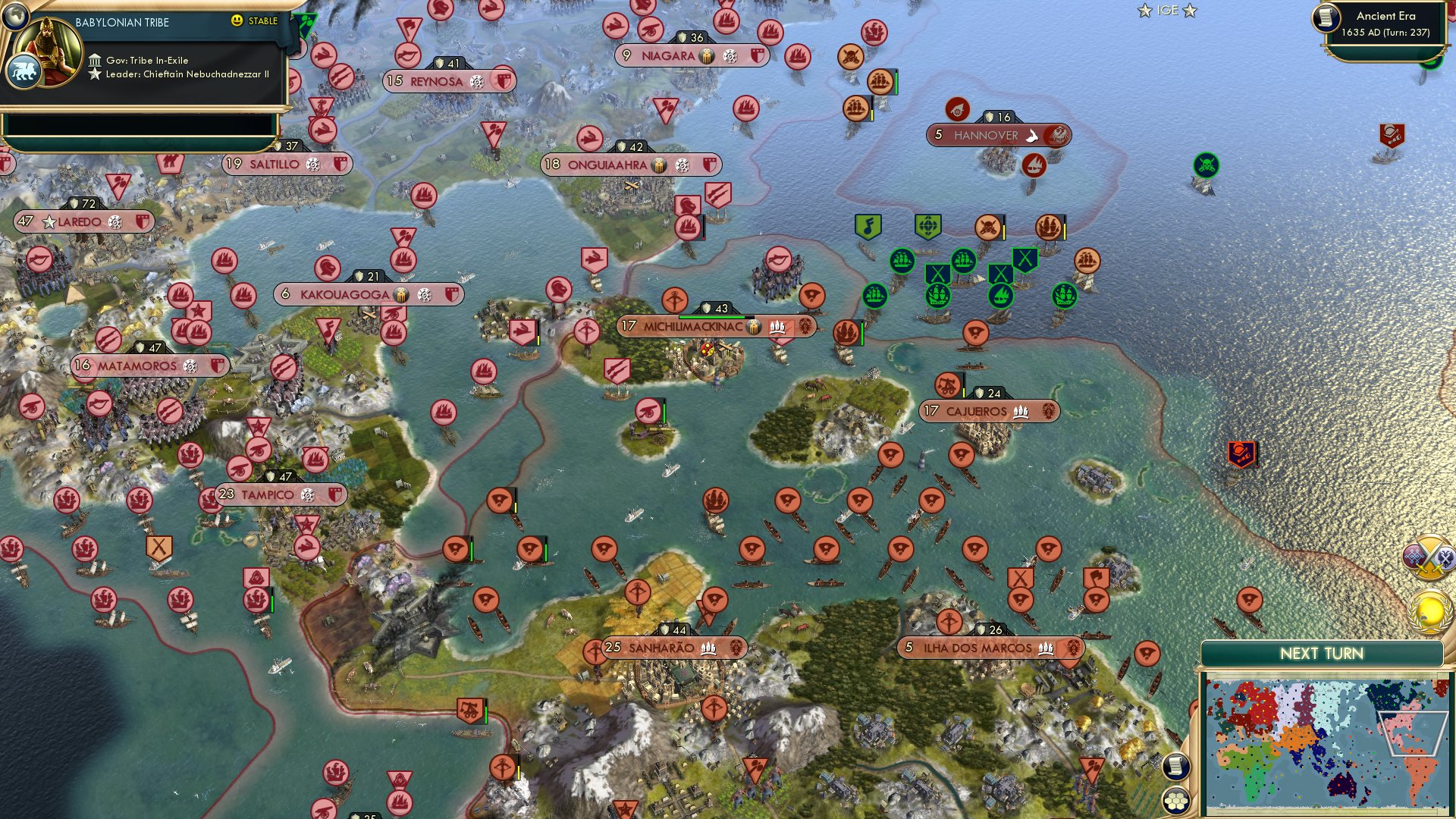Click the happiness smiley next to STABLE
This screenshot has width=1456, height=819.
(237, 22)
